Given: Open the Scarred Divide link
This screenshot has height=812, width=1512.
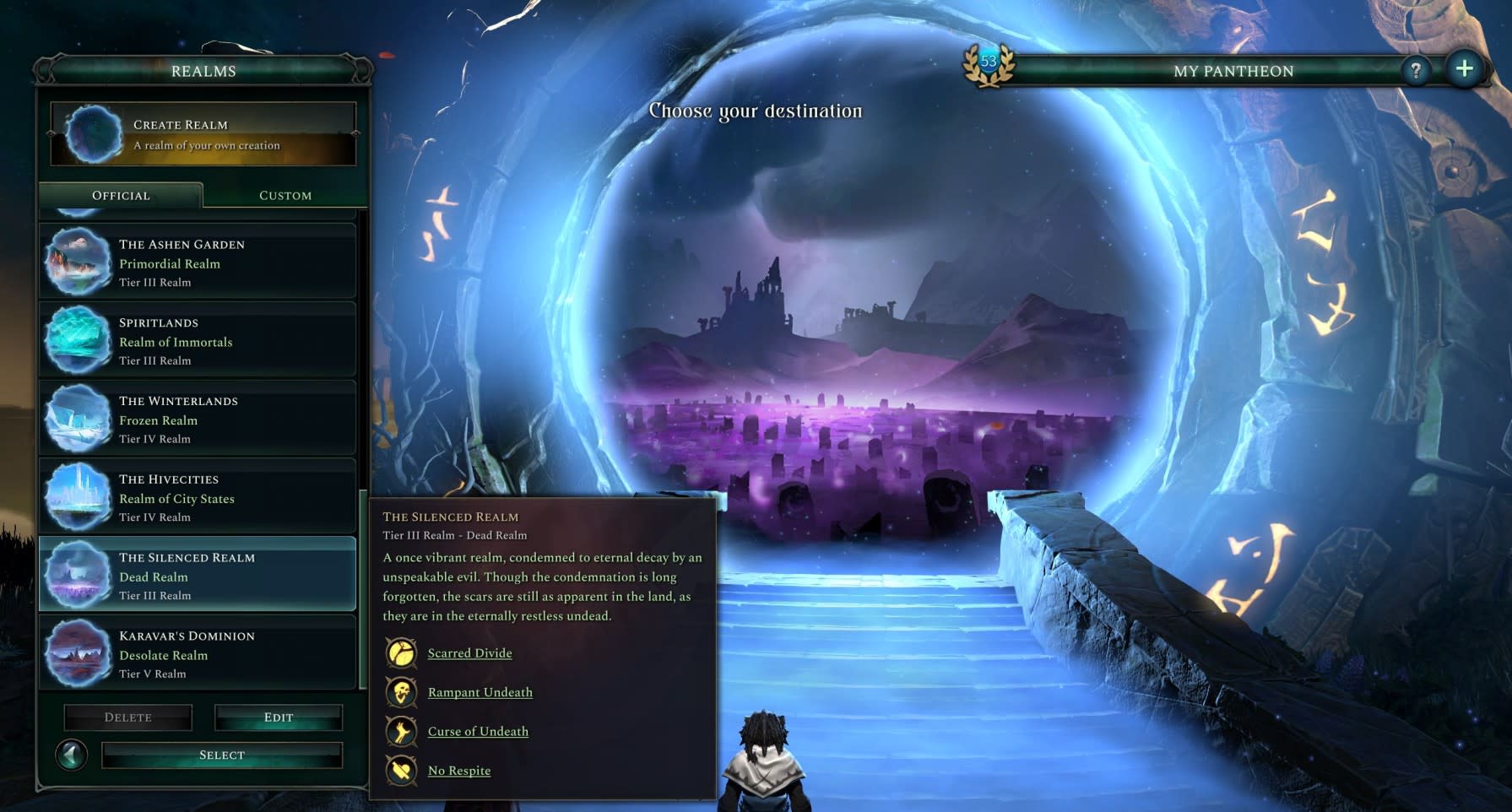Looking at the screenshot, I should pos(469,653).
